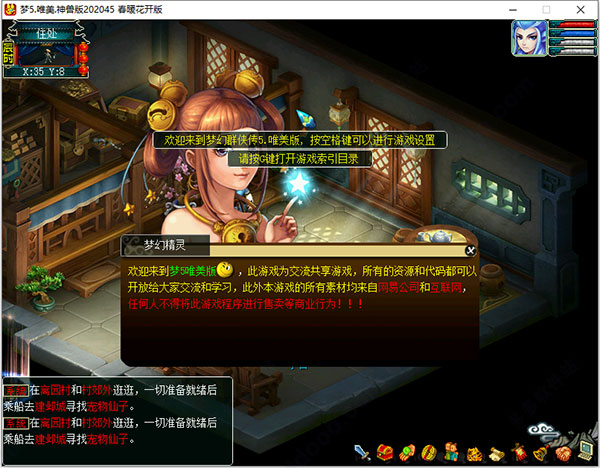Image resolution: width=600 pixels, height=468 pixels.
Task: Open the red banner guild icon
Action: tap(517, 452)
